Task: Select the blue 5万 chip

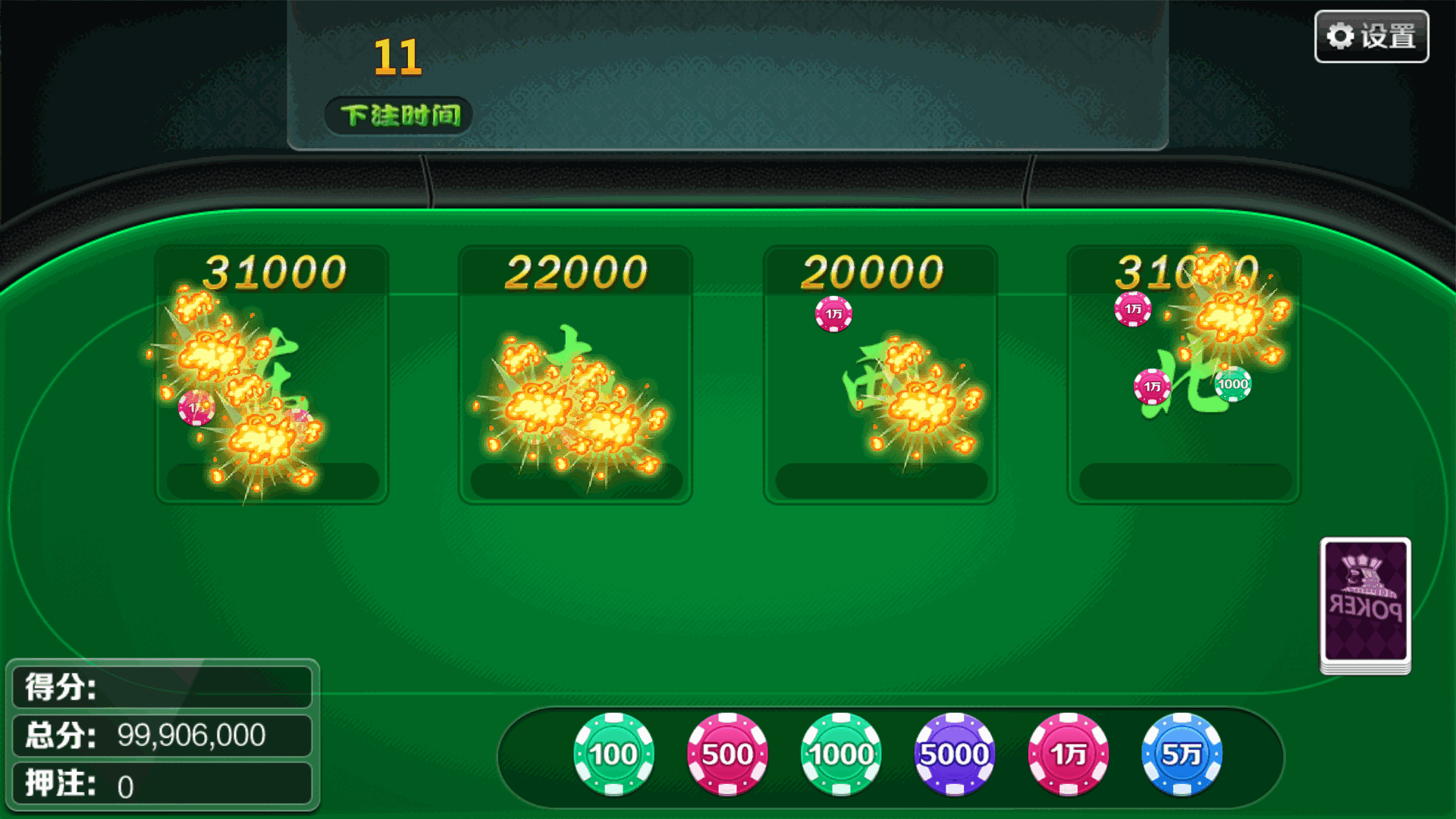Action: 1181,754
